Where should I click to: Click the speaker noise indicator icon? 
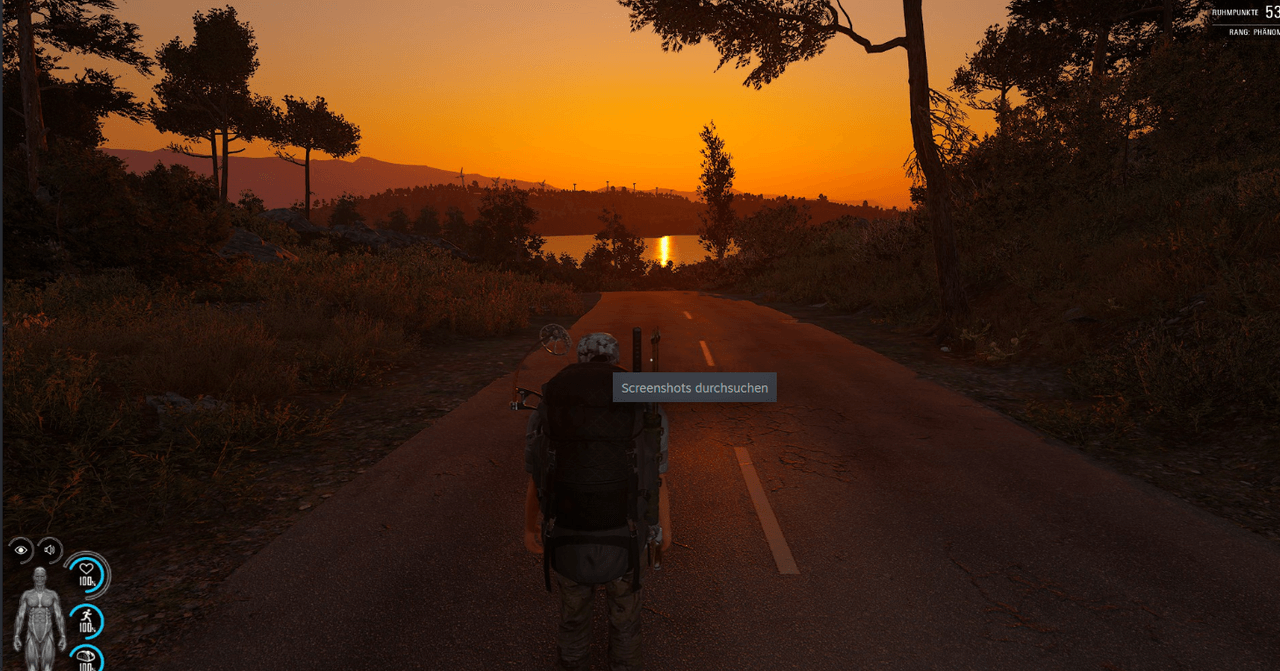tap(49, 550)
